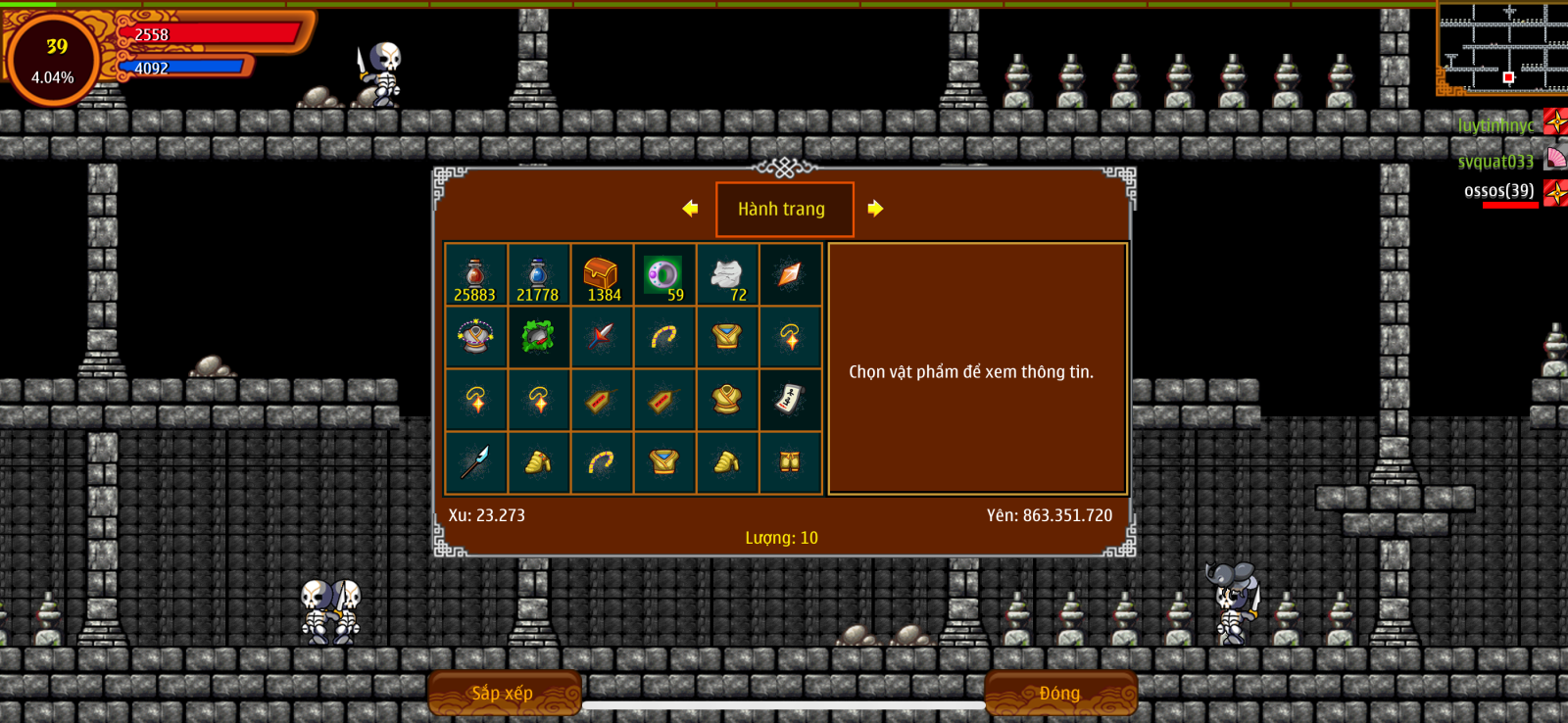Select the blue potion stack of 21778
This screenshot has width=1568, height=723.
(x=538, y=275)
